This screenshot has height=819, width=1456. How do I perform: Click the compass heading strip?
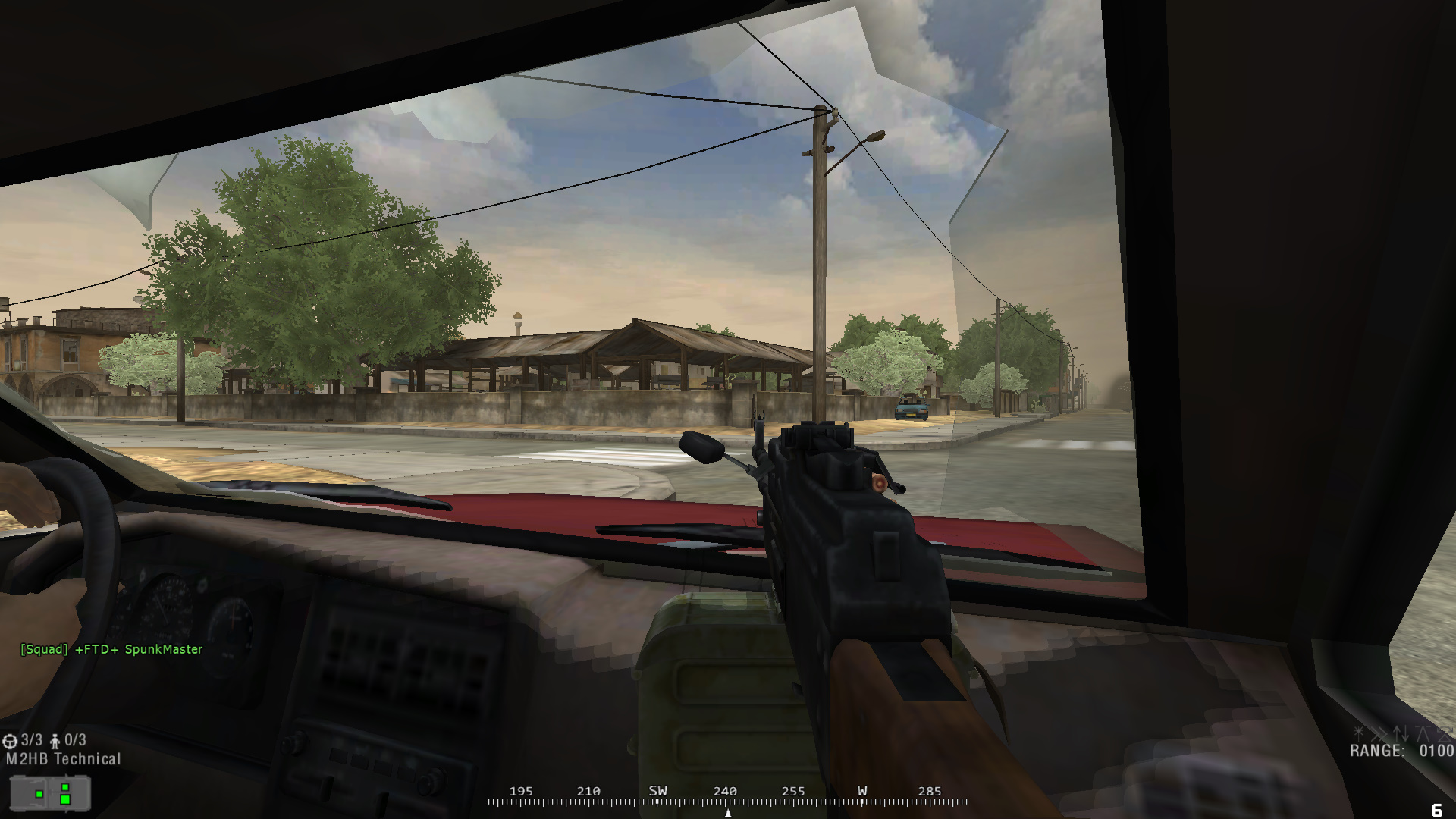coord(727,796)
